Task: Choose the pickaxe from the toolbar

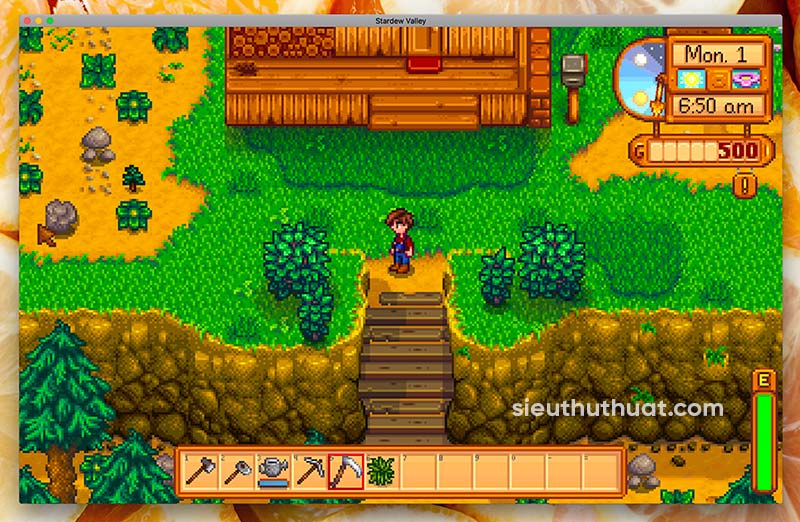Action: point(309,470)
